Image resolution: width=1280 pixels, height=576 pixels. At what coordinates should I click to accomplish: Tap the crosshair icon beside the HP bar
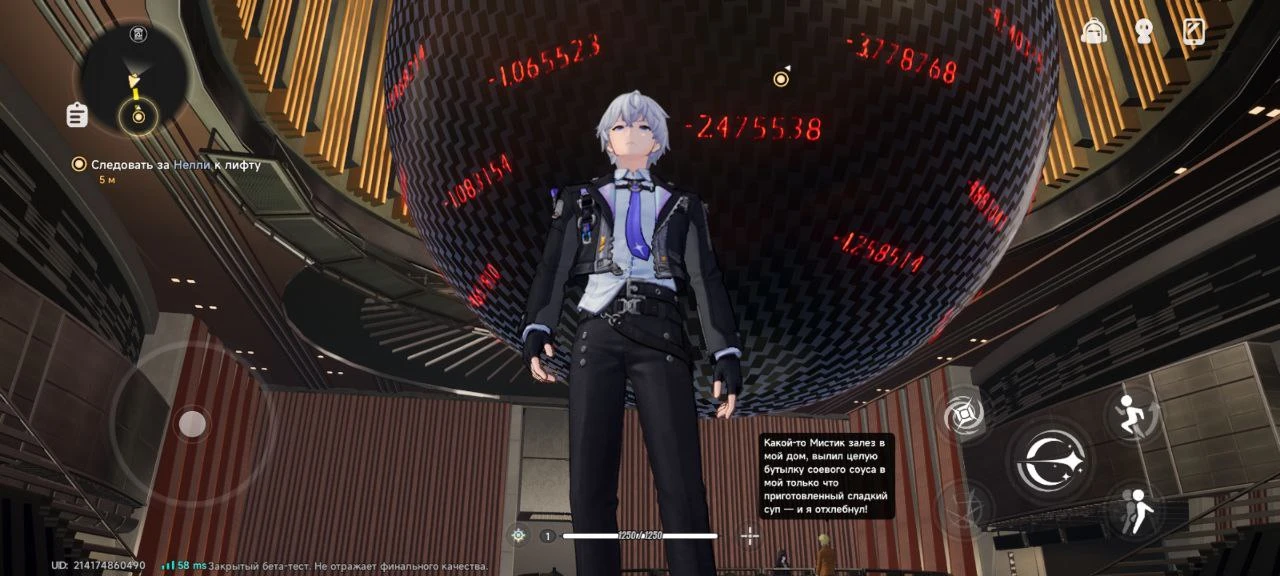750,536
